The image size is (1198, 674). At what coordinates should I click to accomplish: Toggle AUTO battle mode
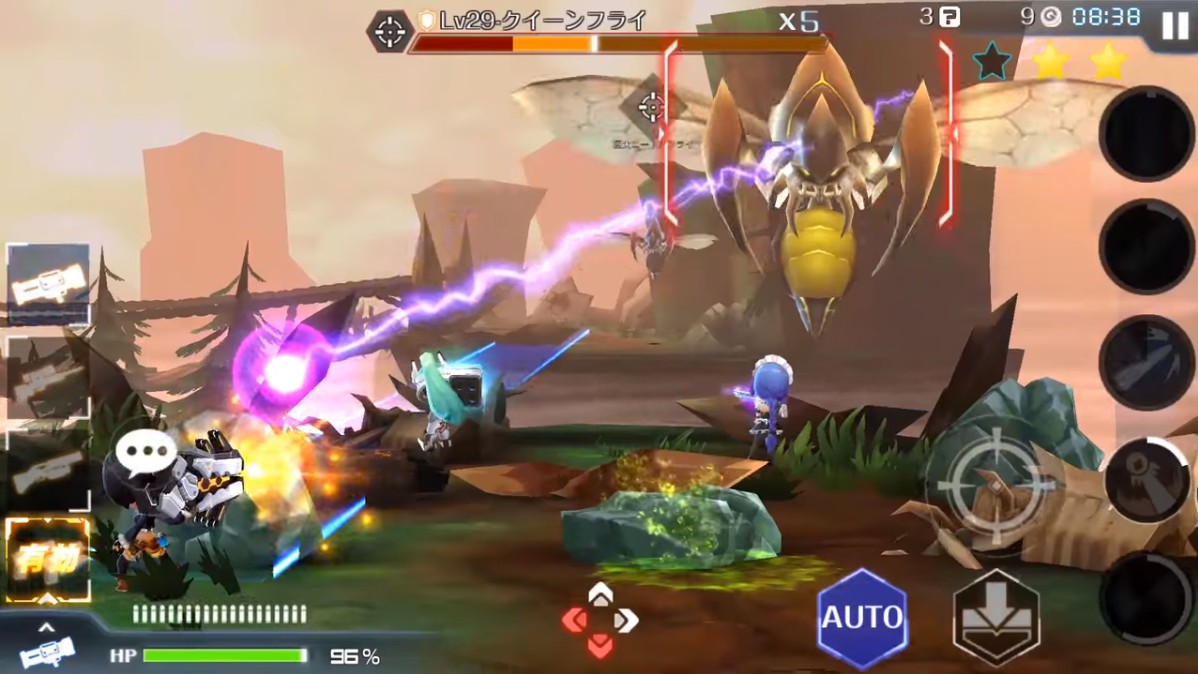point(861,617)
